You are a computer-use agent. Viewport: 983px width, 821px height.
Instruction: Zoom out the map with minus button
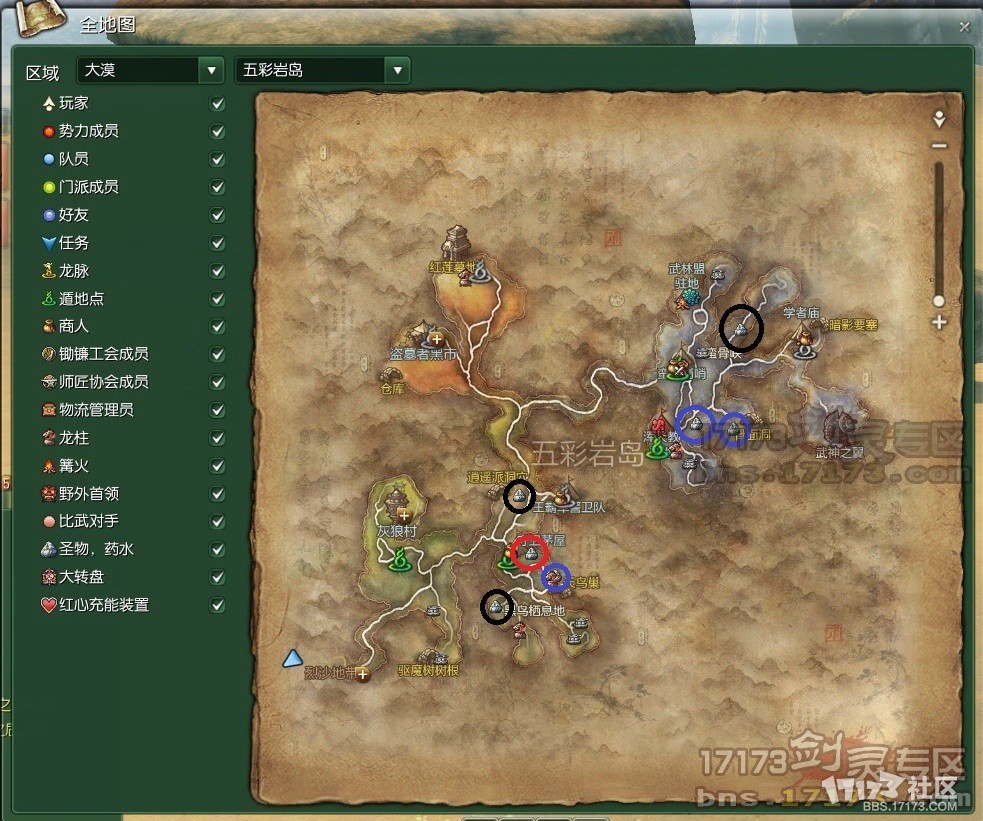click(x=939, y=146)
